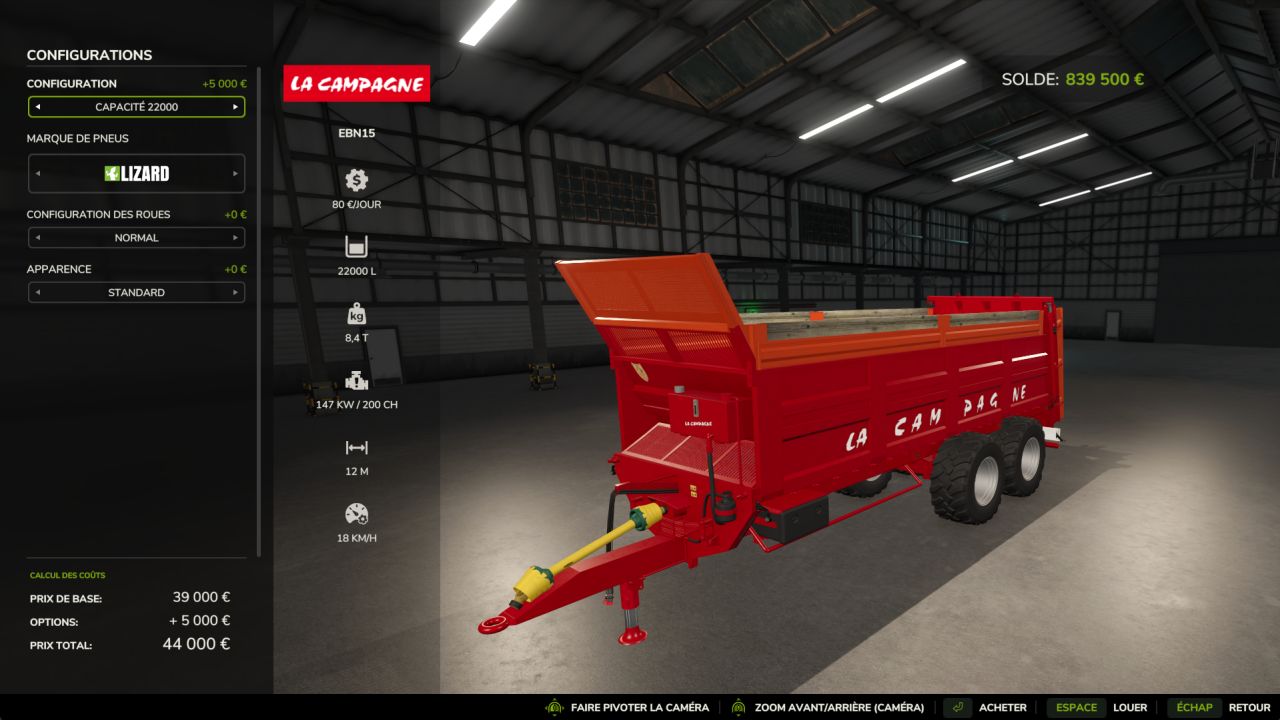This screenshot has height=720, width=1280.
Task: Select next capacity configuration arrow
Action: [236, 107]
